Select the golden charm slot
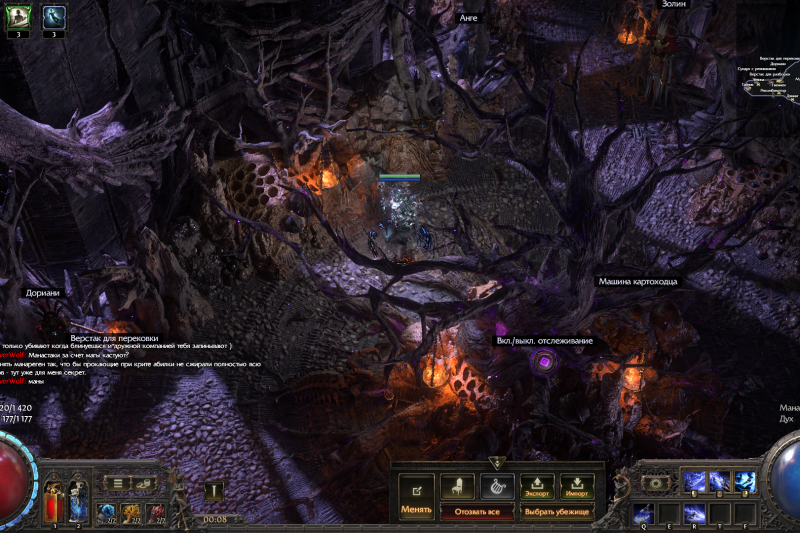 (x=131, y=513)
